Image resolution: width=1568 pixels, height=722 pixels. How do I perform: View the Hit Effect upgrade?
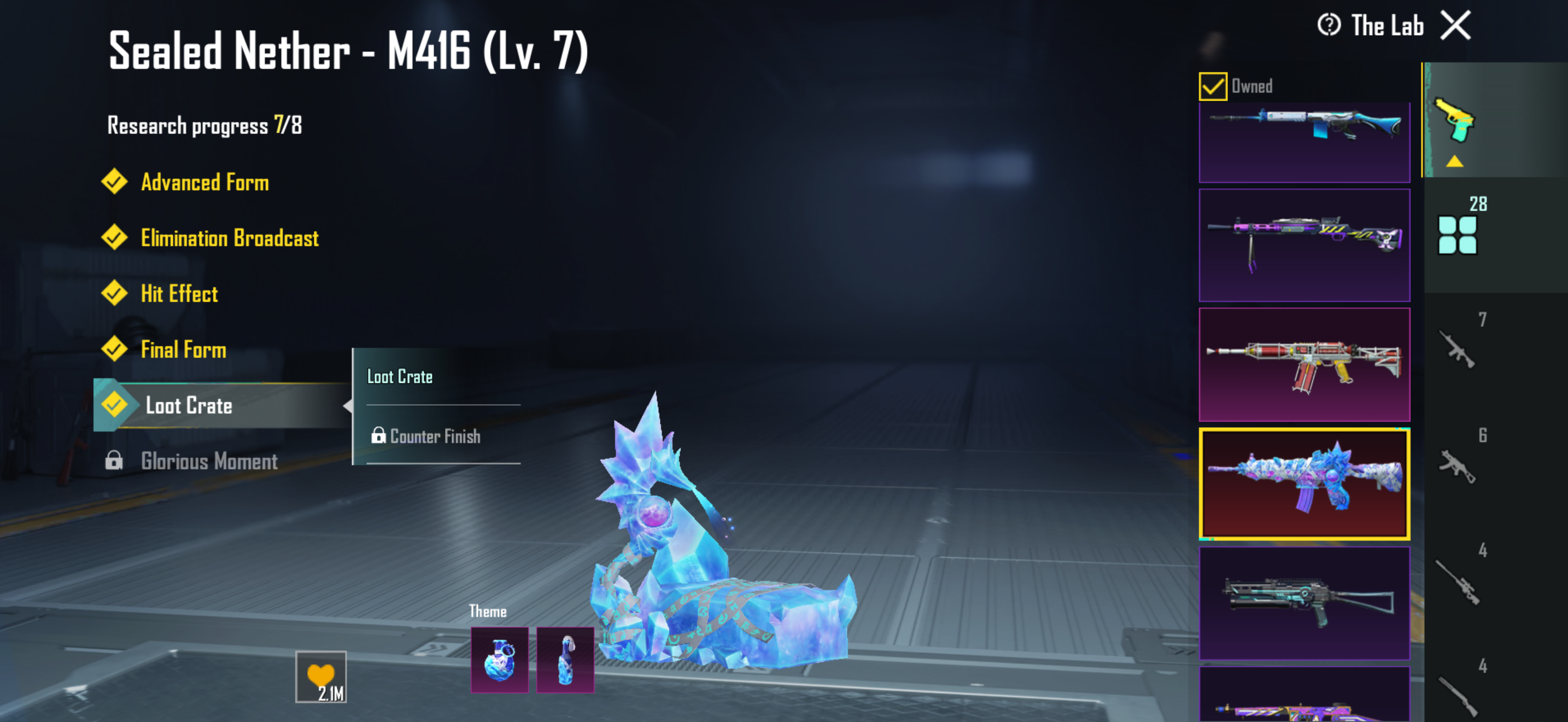pos(179,294)
